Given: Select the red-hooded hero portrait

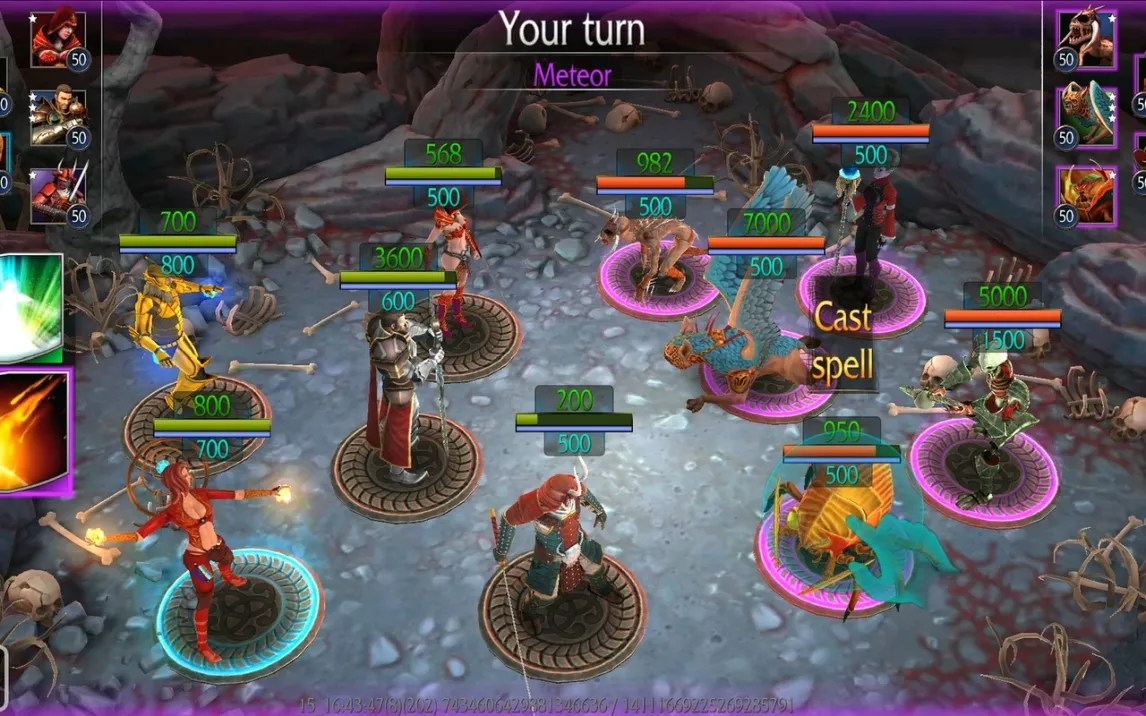Looking at the screenshot, I should pos(57,39).
